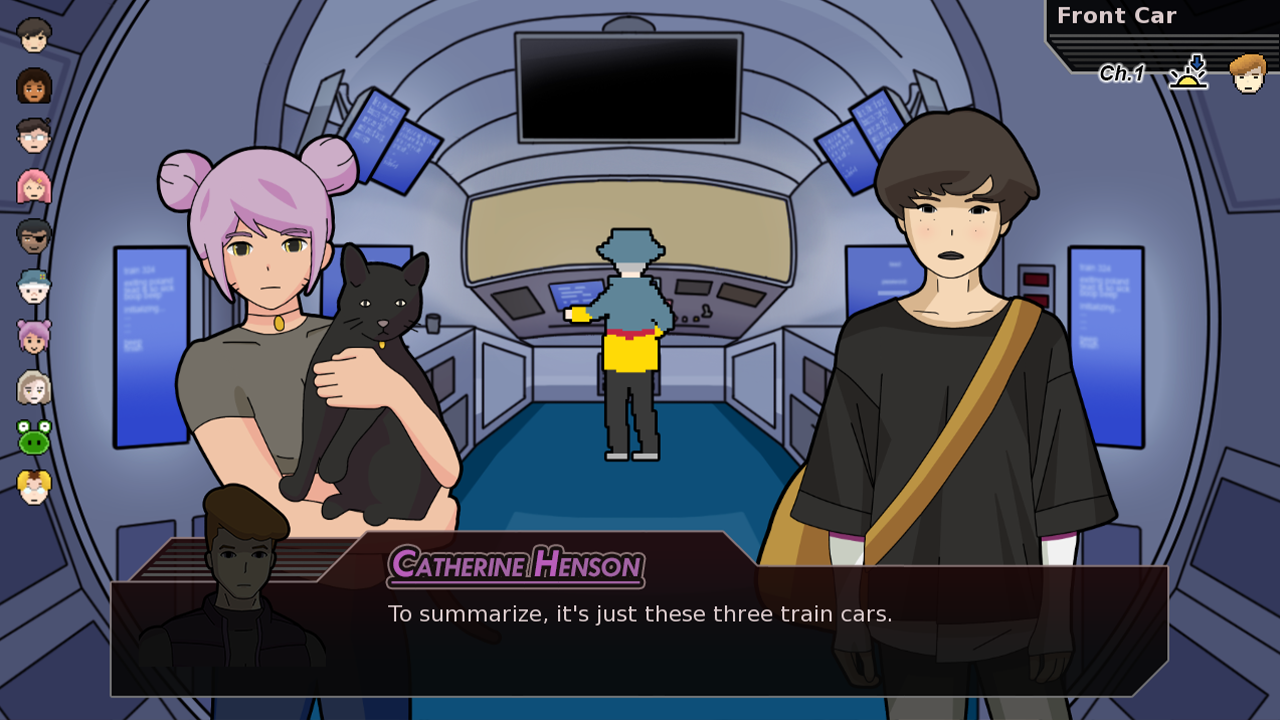Select the eyepatch man's sidebar portrait
The image size is (1280, 720).
click(33, 235)
